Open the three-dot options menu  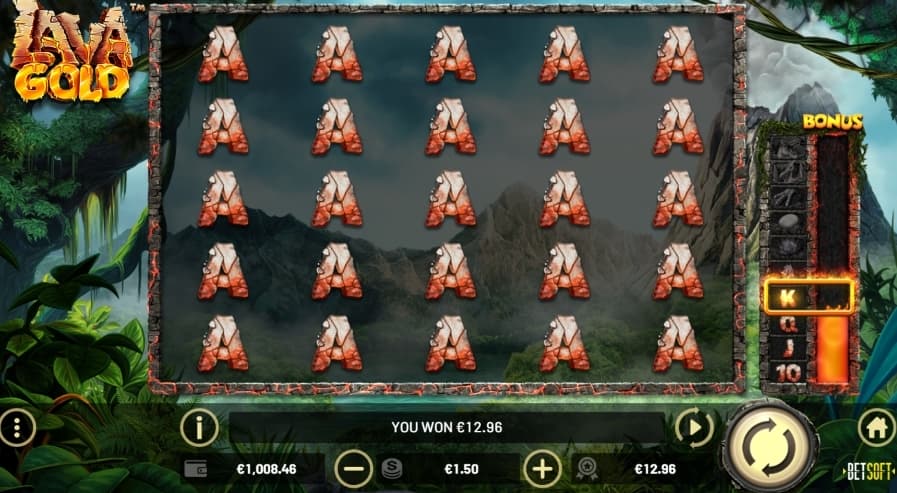(x=17, y=427)
